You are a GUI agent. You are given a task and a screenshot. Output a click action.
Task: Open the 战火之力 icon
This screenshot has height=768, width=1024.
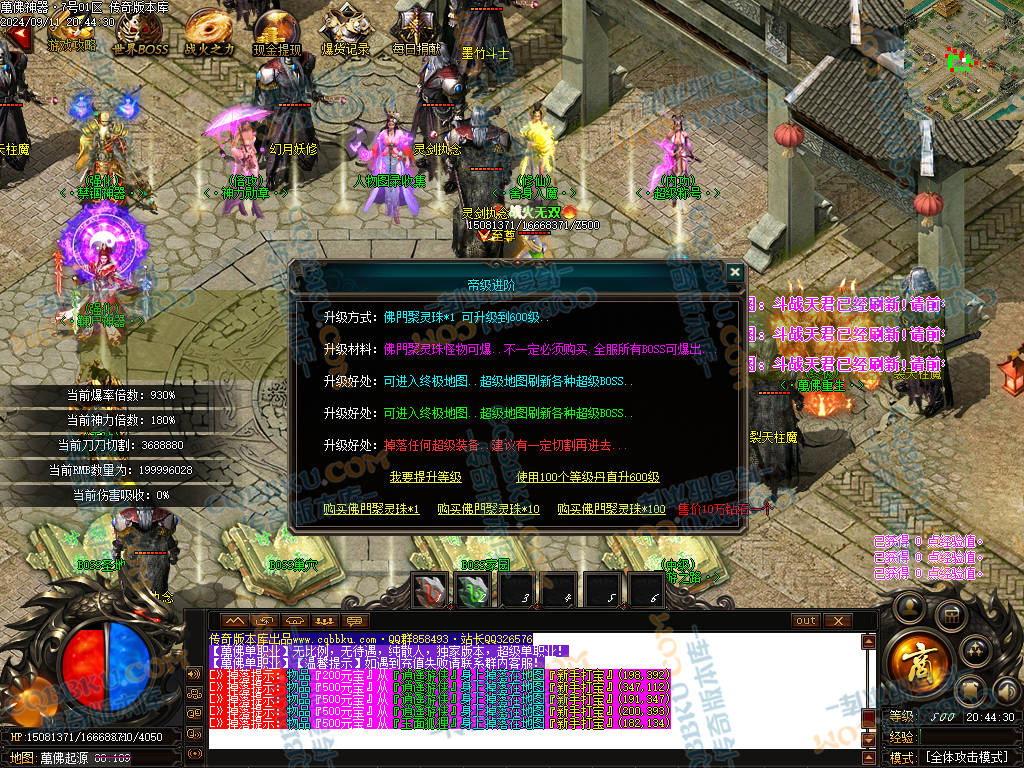(209, 32)
